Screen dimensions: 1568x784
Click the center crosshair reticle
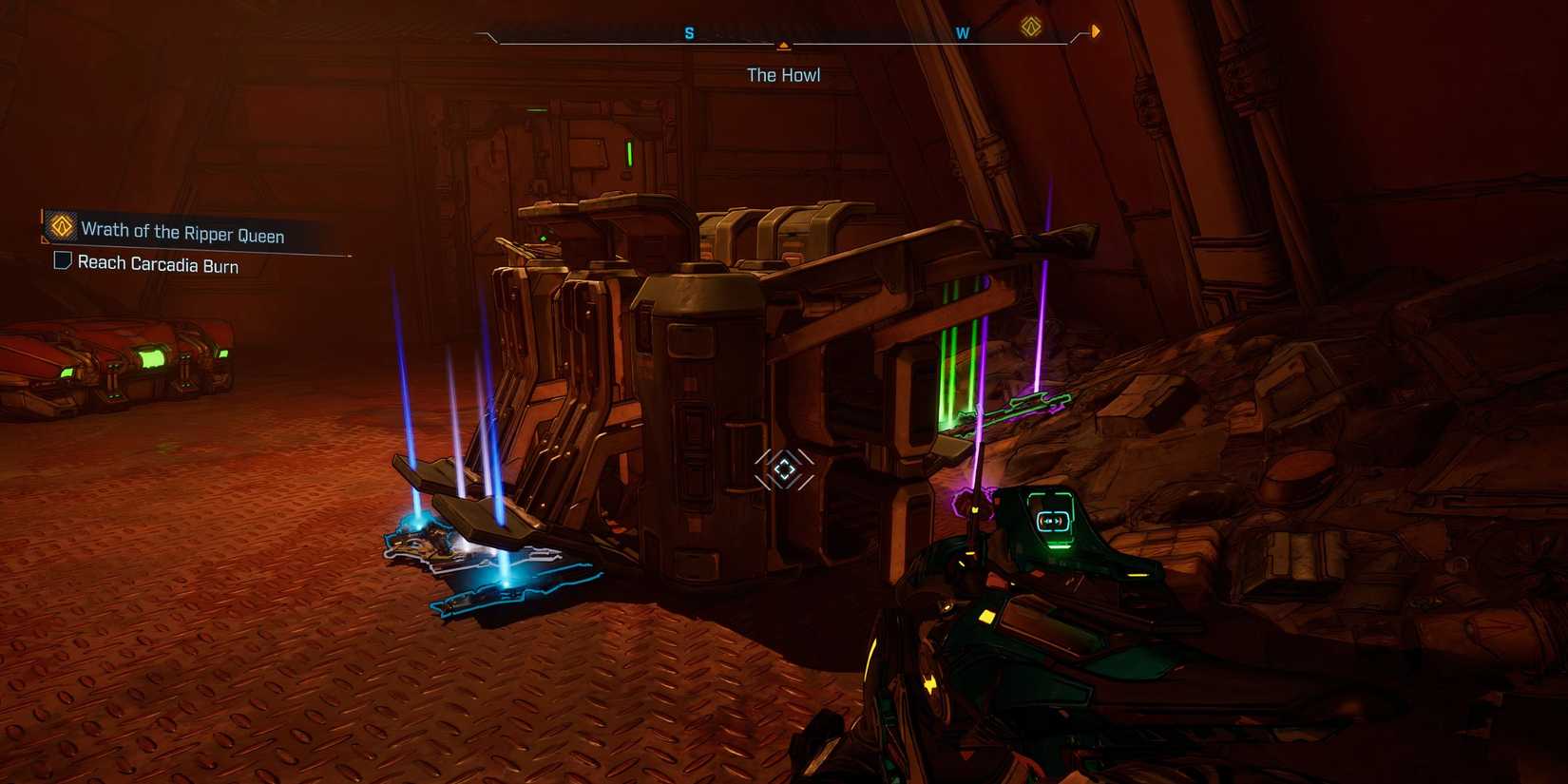tap(784, 468)
